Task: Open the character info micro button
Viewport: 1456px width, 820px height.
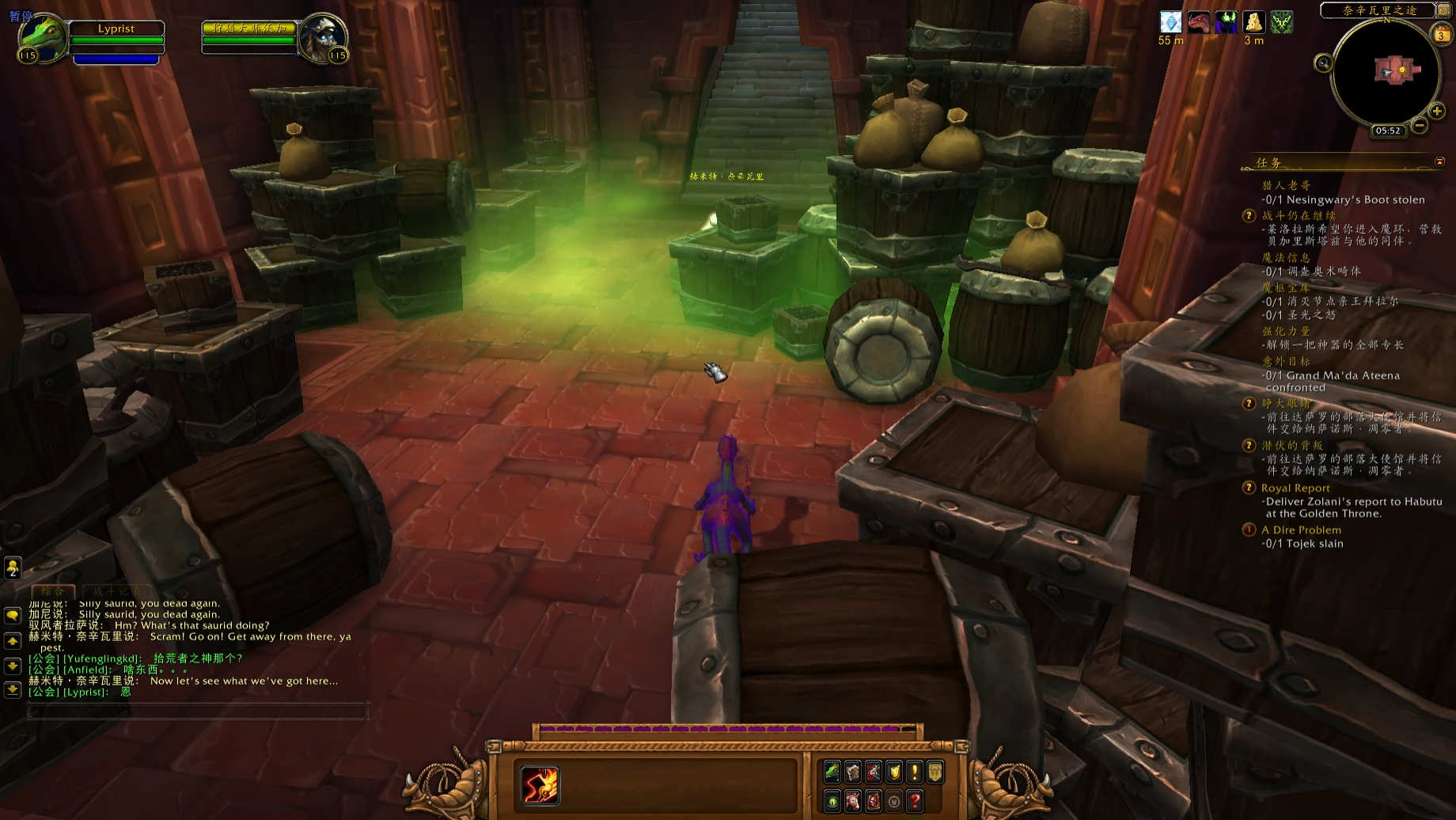Action: pyautogui.click(x=832, y=772)
